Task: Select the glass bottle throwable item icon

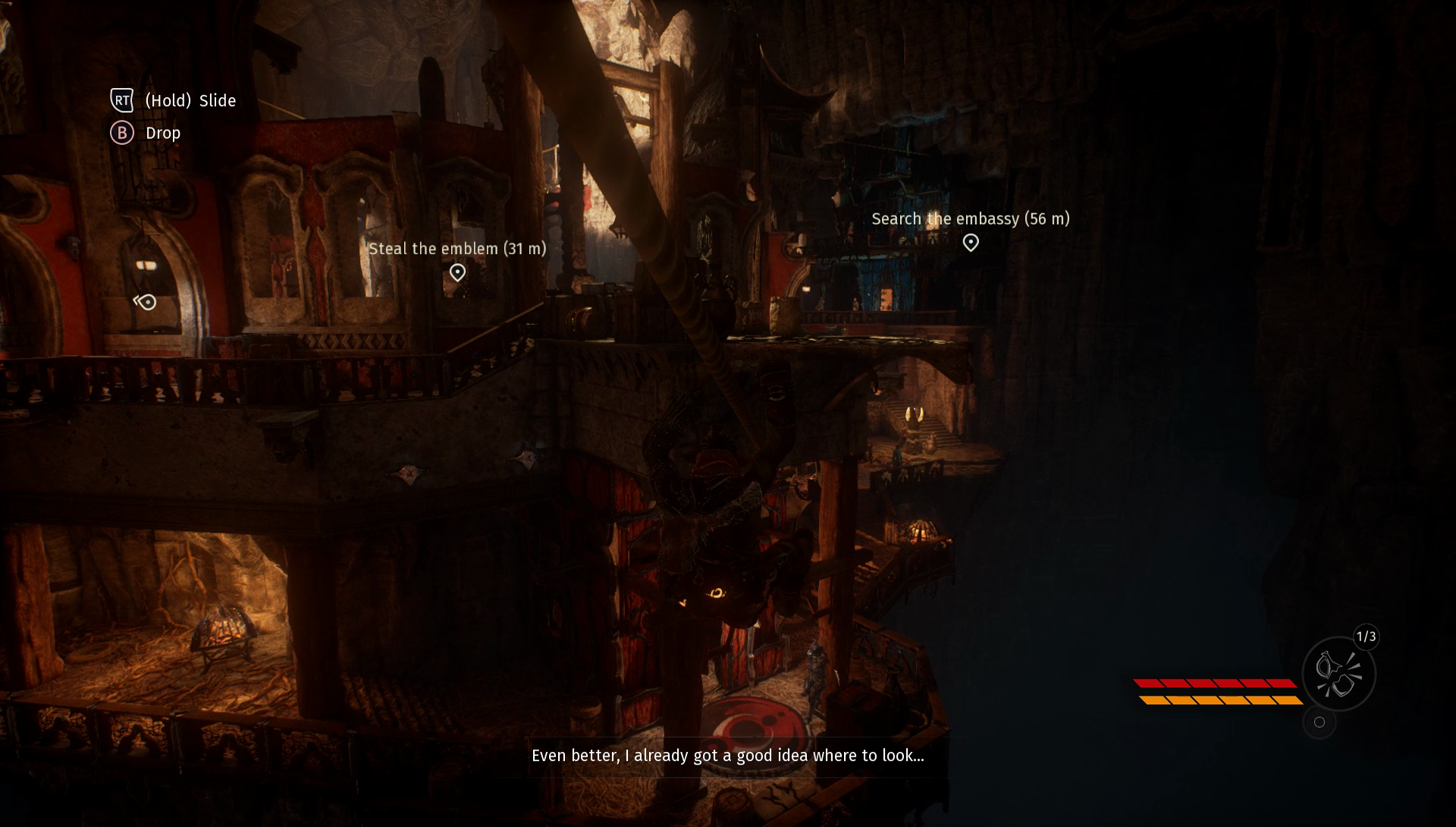Action: coord(1338,674)
